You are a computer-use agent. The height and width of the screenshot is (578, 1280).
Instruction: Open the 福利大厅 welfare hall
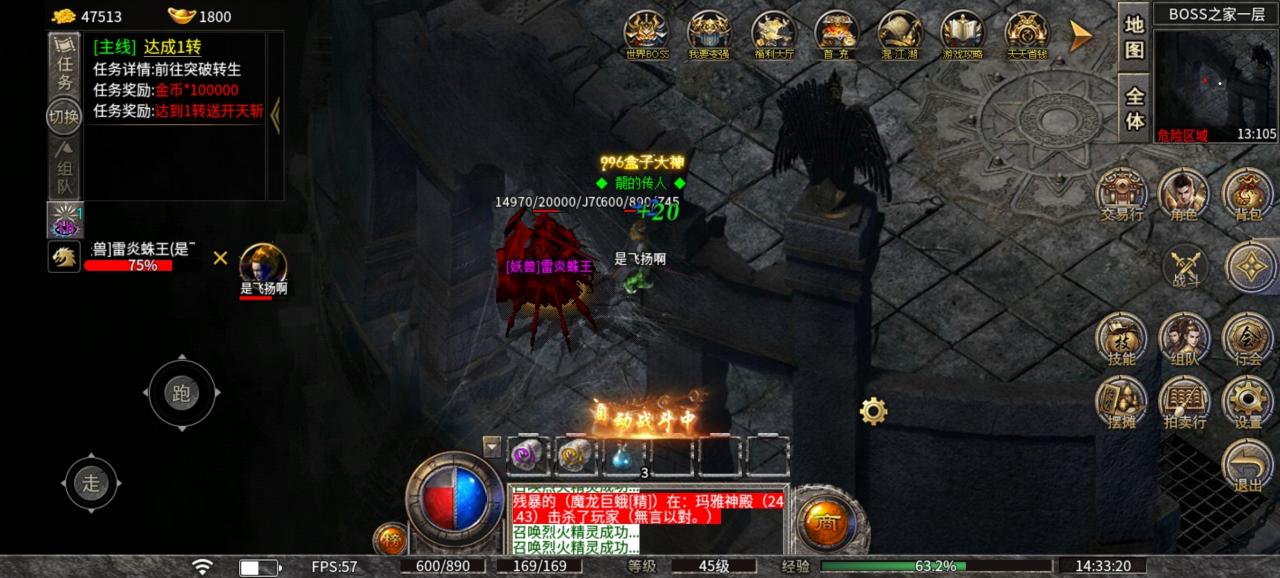point(773,33)
